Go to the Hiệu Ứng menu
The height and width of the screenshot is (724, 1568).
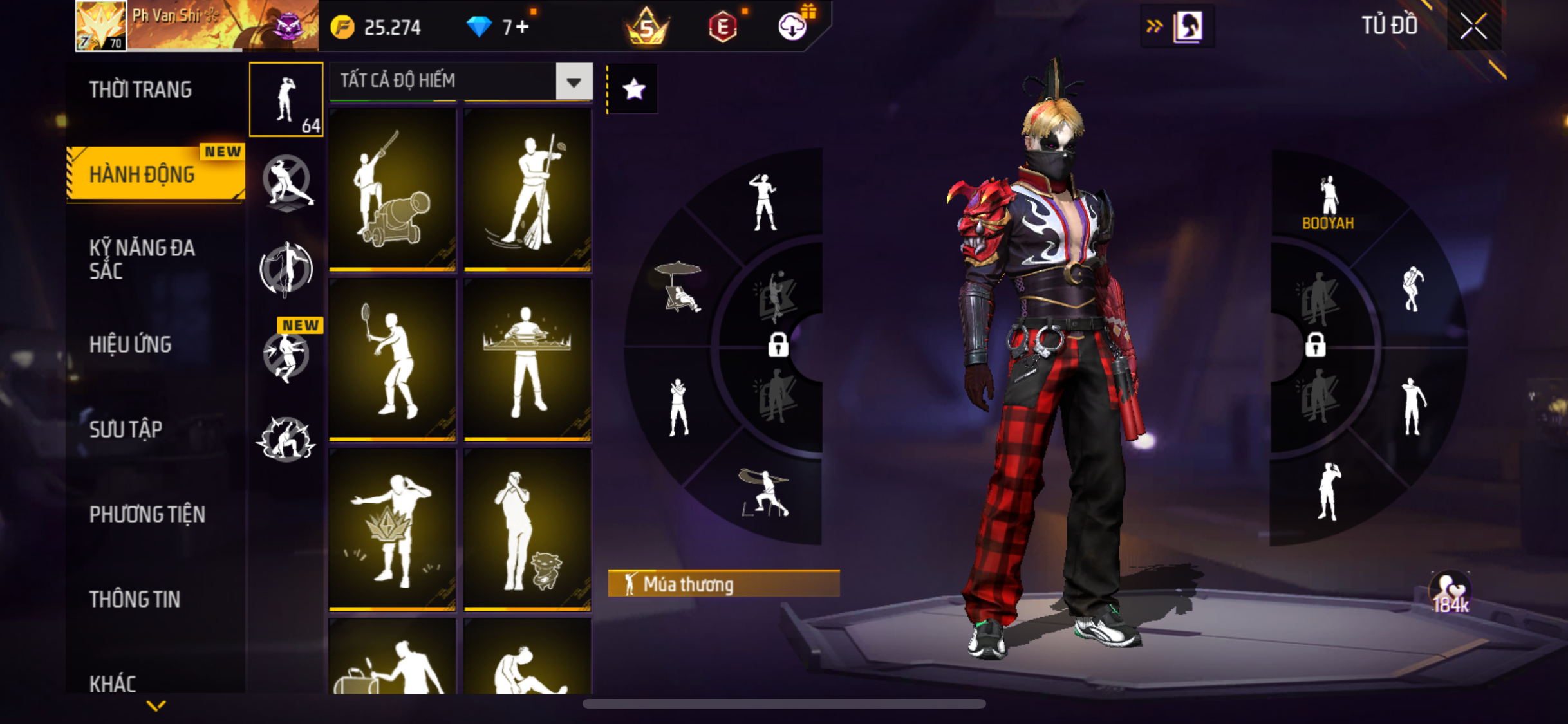[x=131, y=344]
